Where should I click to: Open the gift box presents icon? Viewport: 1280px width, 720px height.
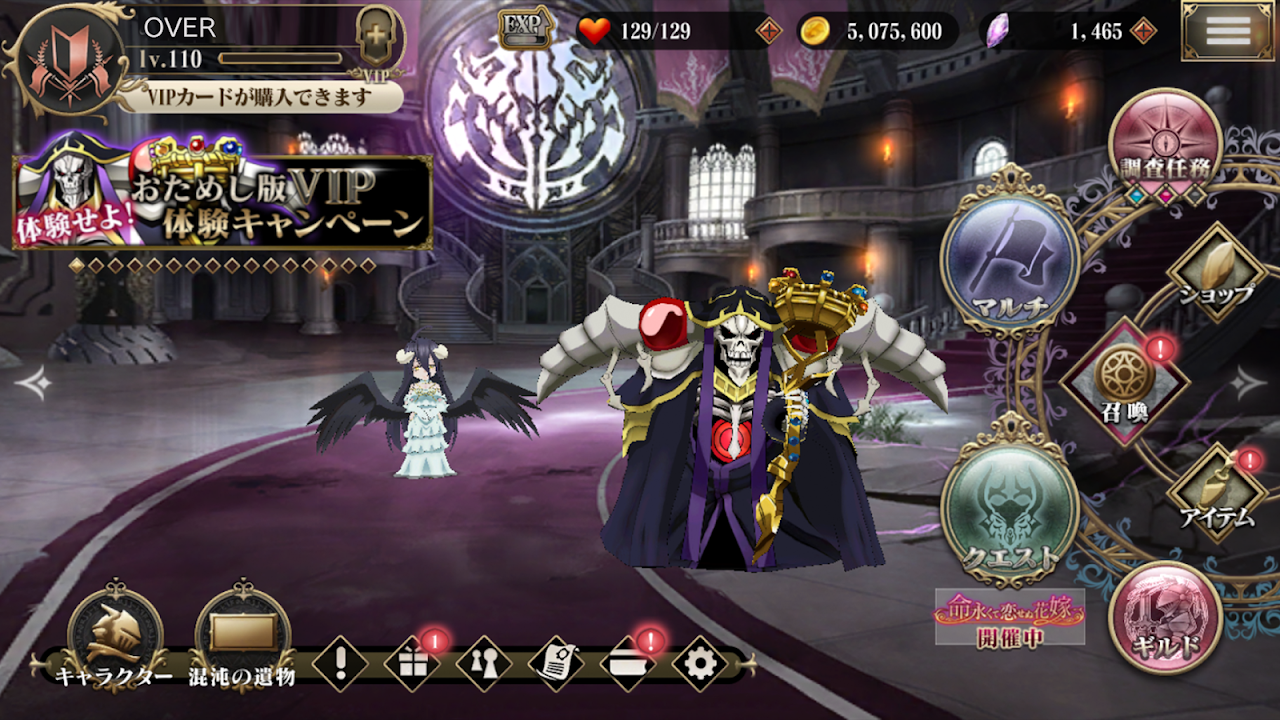412,664
